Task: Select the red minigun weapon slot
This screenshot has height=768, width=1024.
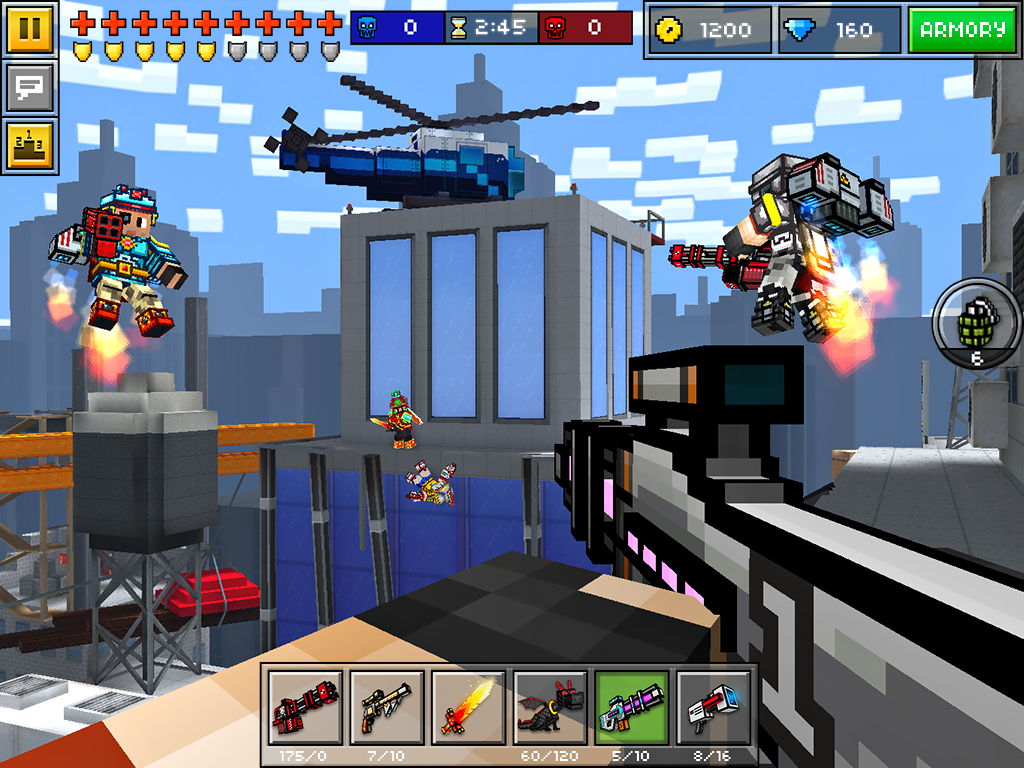Action: (x=305, y=706)
